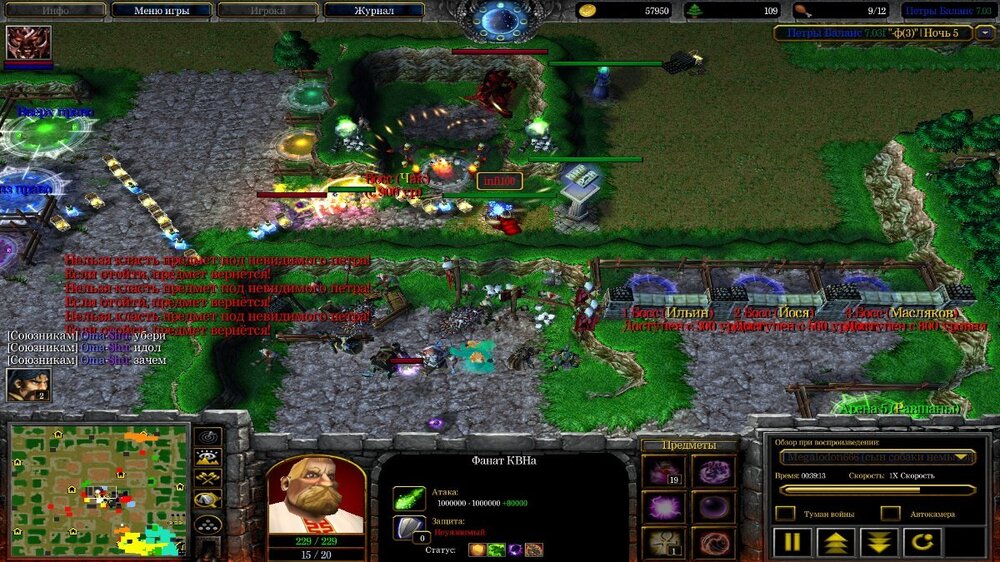Restart the replay from the beginning

click(x=922, y=543)
